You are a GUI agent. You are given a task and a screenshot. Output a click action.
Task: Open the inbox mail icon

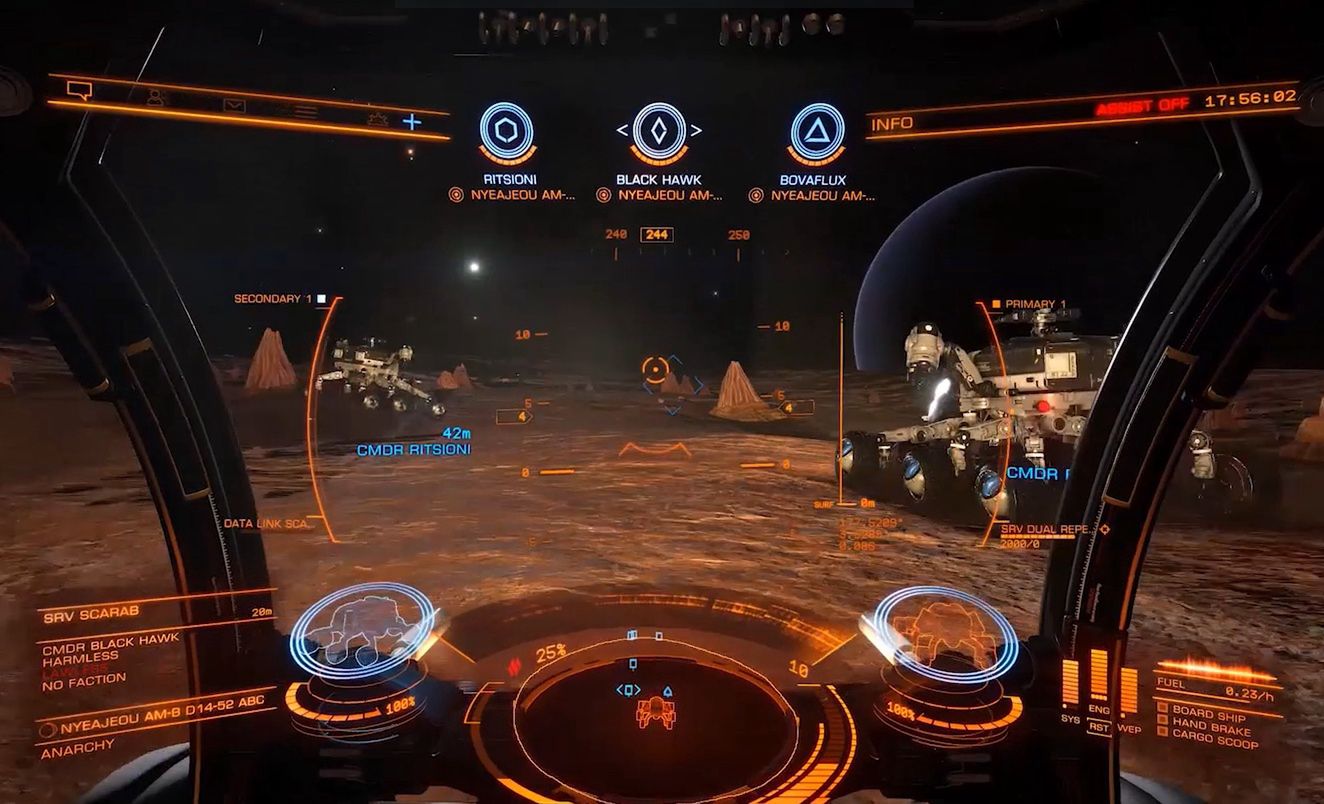(x=234, y=106)
